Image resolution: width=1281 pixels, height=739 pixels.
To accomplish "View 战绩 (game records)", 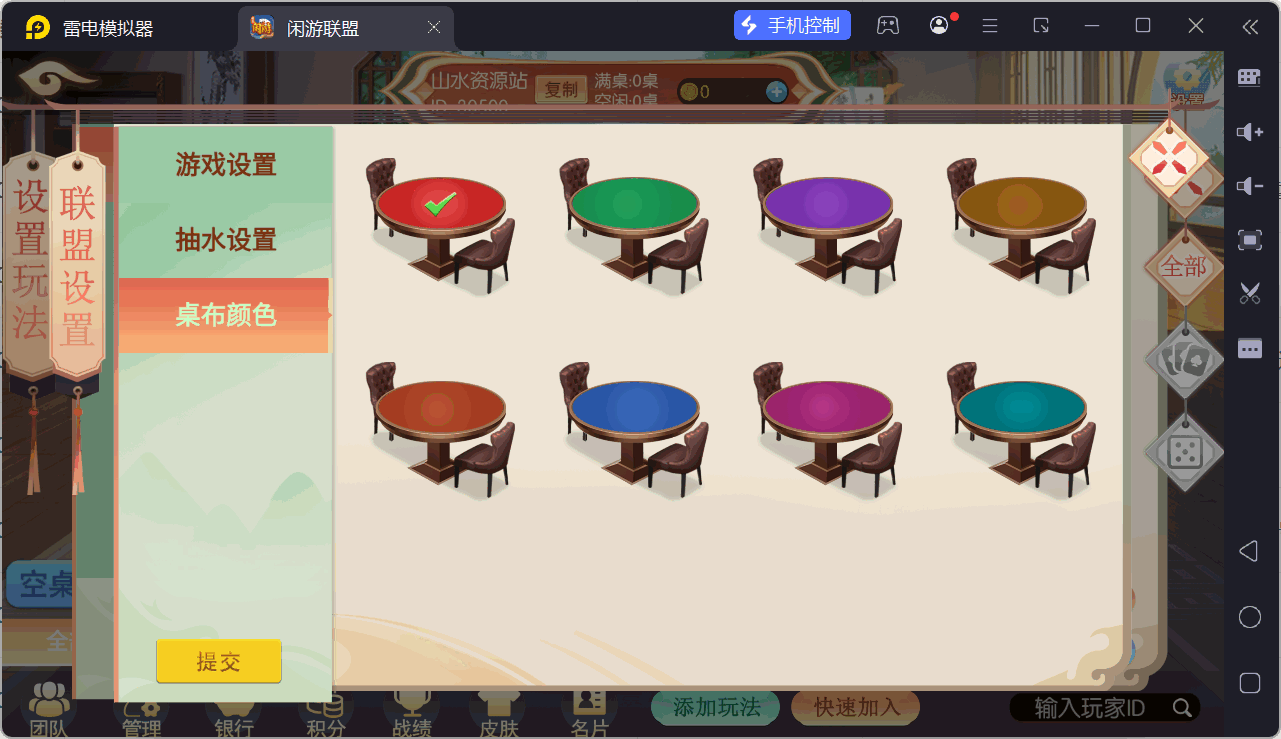I will 410,710.
